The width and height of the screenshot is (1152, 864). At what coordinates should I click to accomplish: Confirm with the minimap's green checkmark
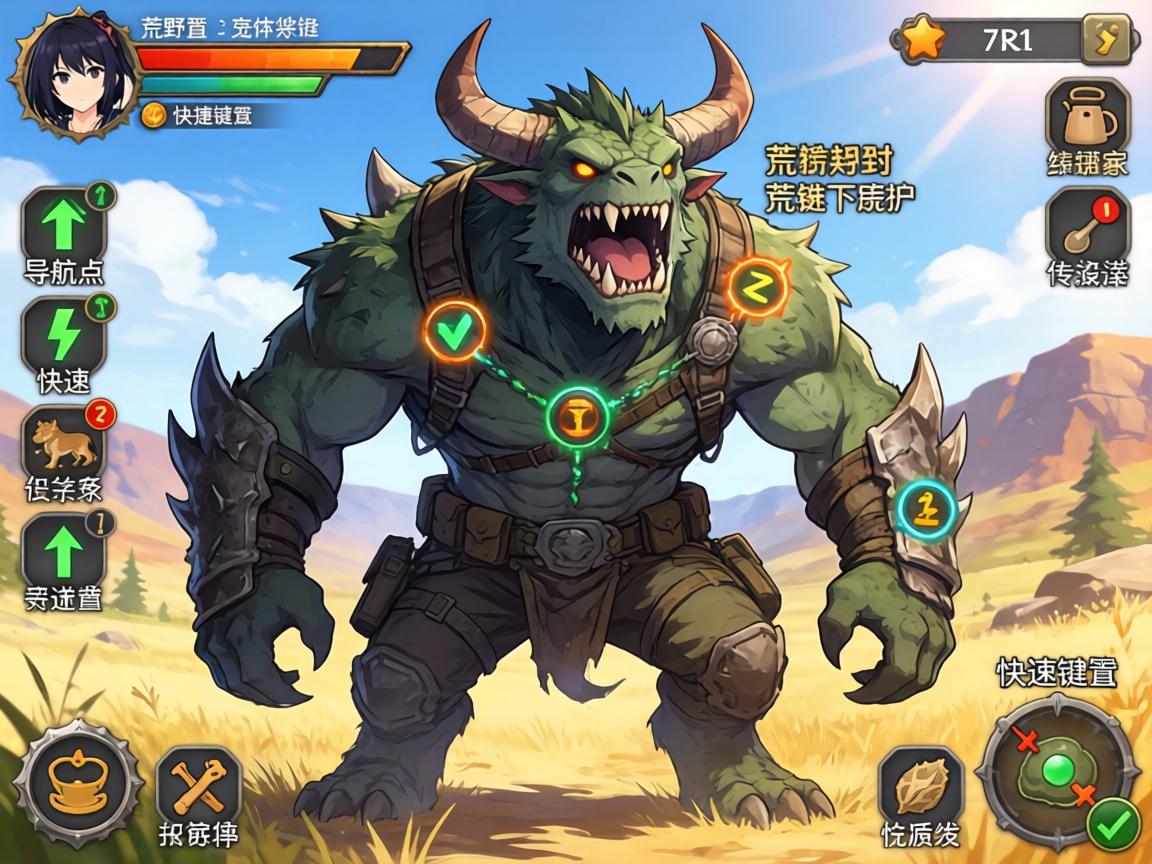pyautogui.click(x=1113, y=824)
